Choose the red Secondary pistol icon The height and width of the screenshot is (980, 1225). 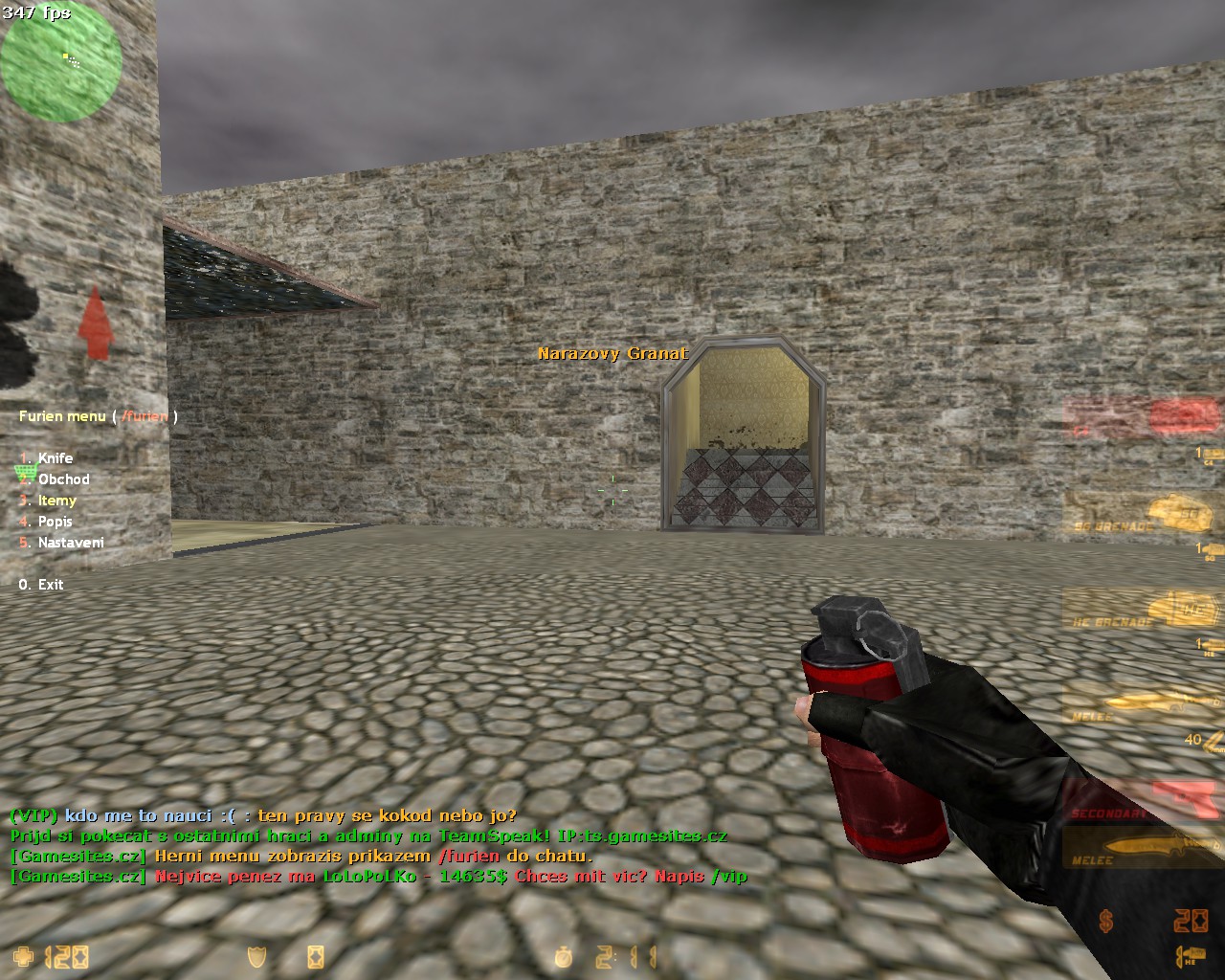tap(1185, 799)
